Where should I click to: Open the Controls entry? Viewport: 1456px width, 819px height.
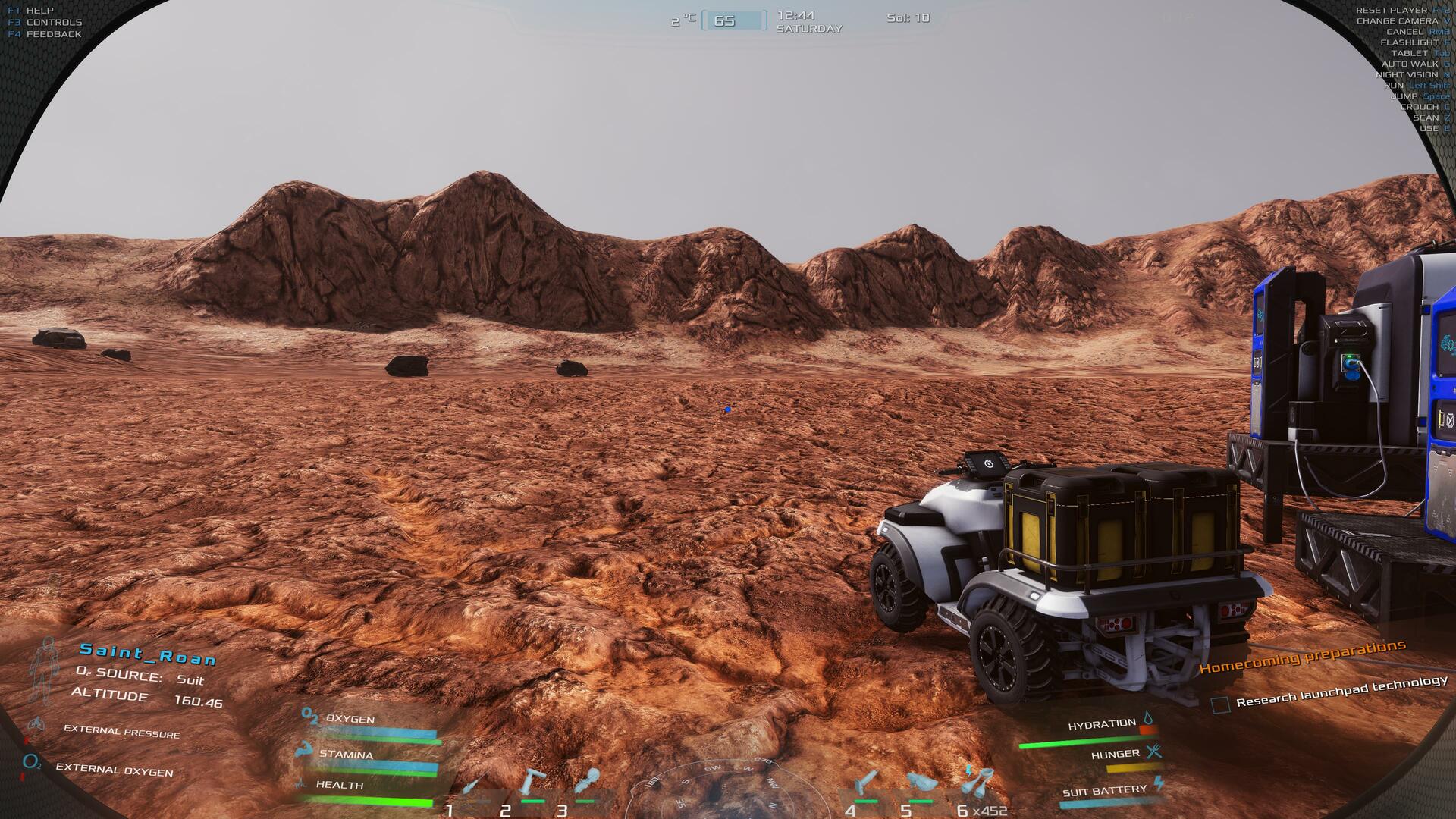(x=53, y=23)
